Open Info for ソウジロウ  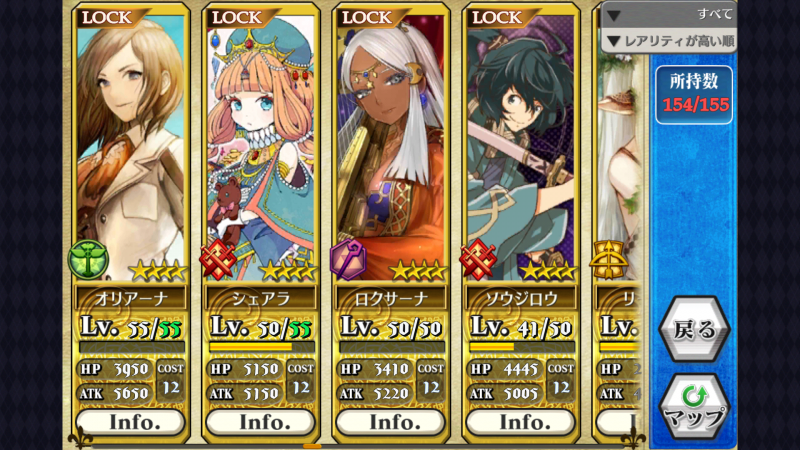tap(521, 421)
